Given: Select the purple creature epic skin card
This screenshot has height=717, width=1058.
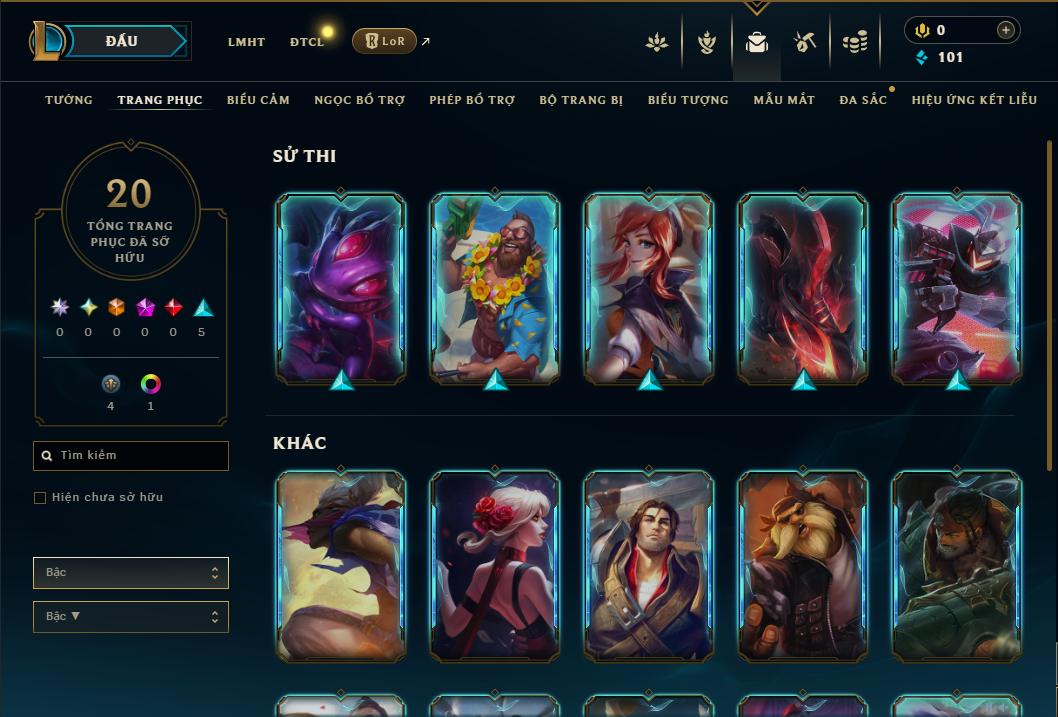Looking at the screenshot, I should (341, 288).
